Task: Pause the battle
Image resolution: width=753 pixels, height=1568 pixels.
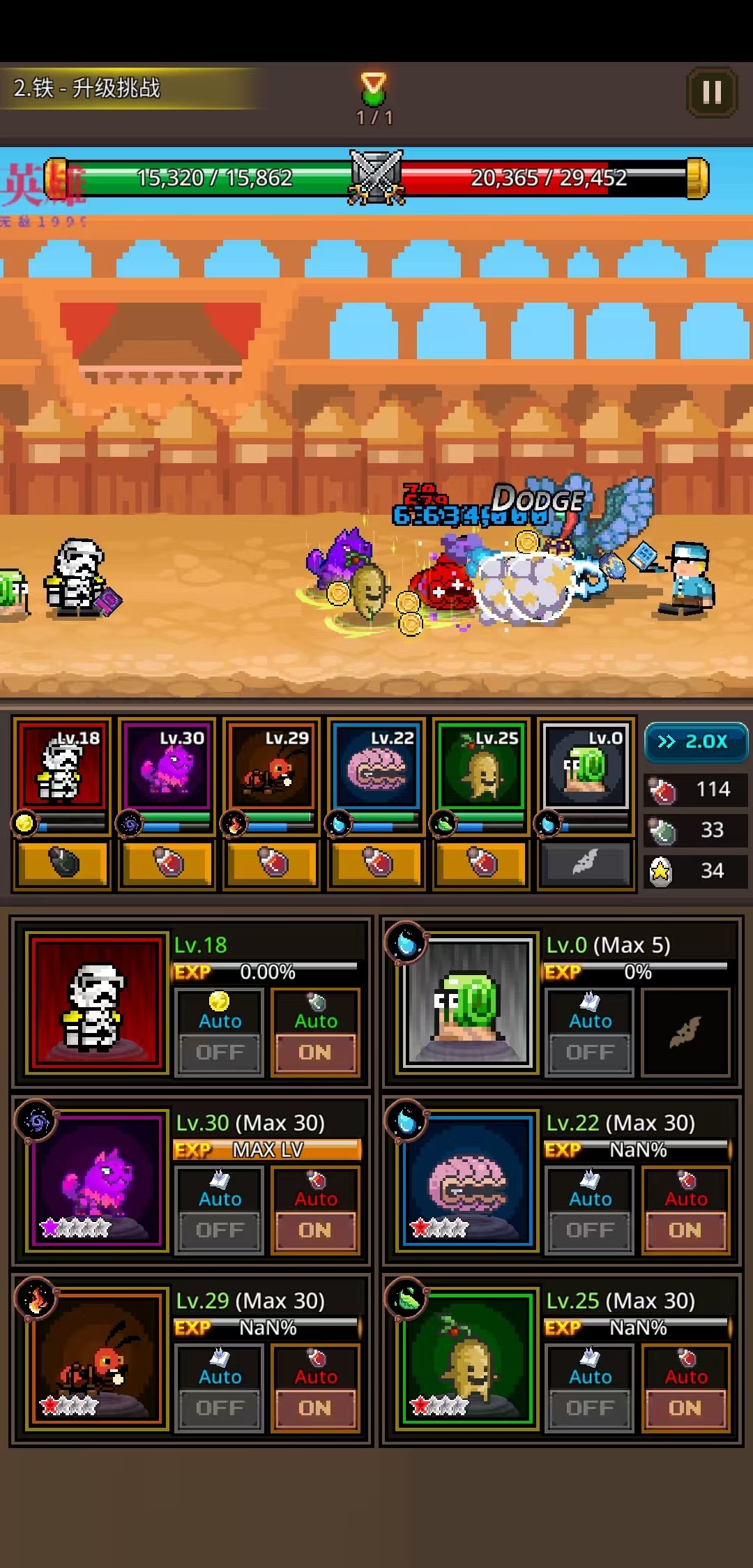Action: pos(712,92)
